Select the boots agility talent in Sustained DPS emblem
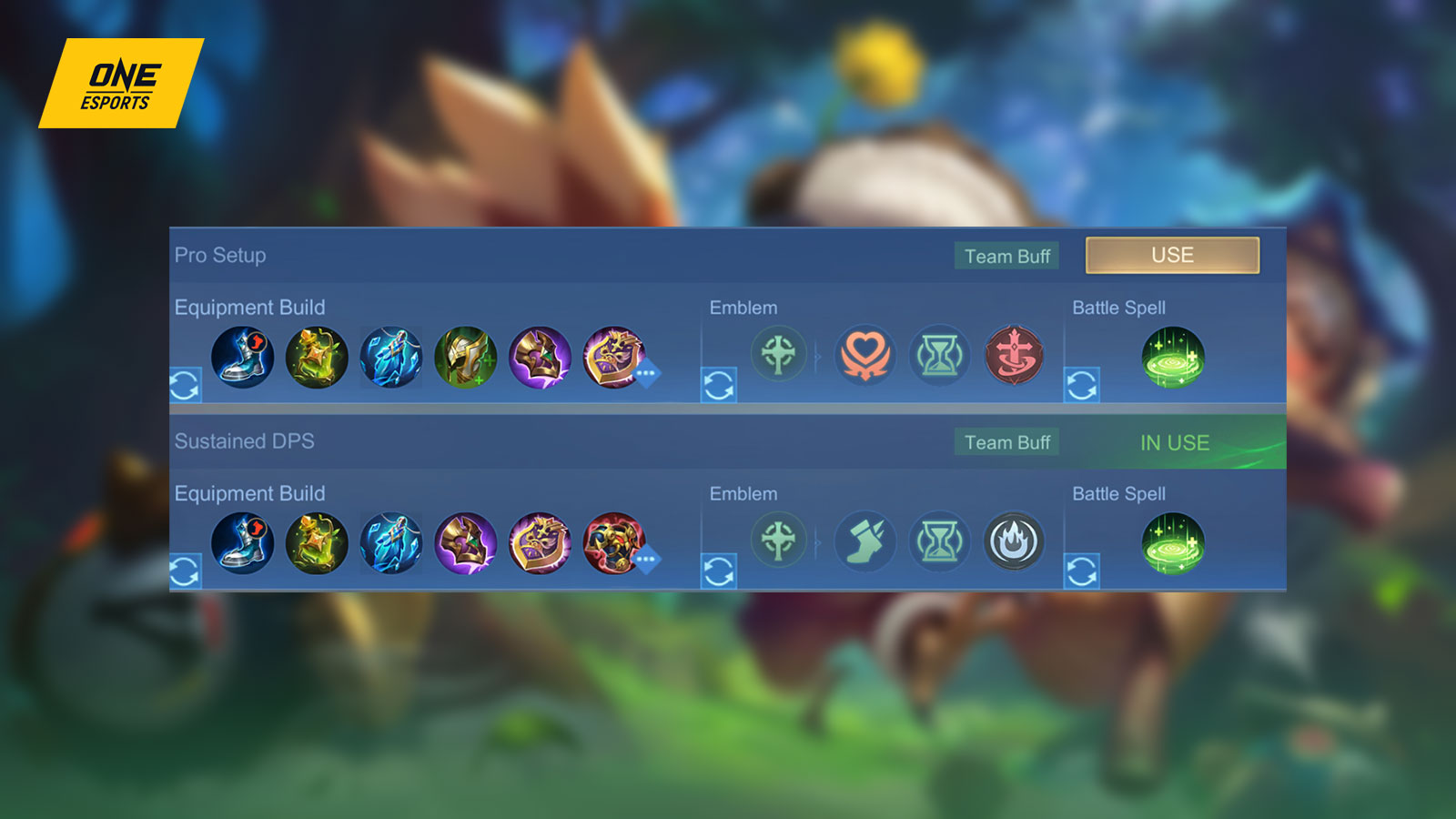Screen dimensions: 1456x819 (865, 541)
